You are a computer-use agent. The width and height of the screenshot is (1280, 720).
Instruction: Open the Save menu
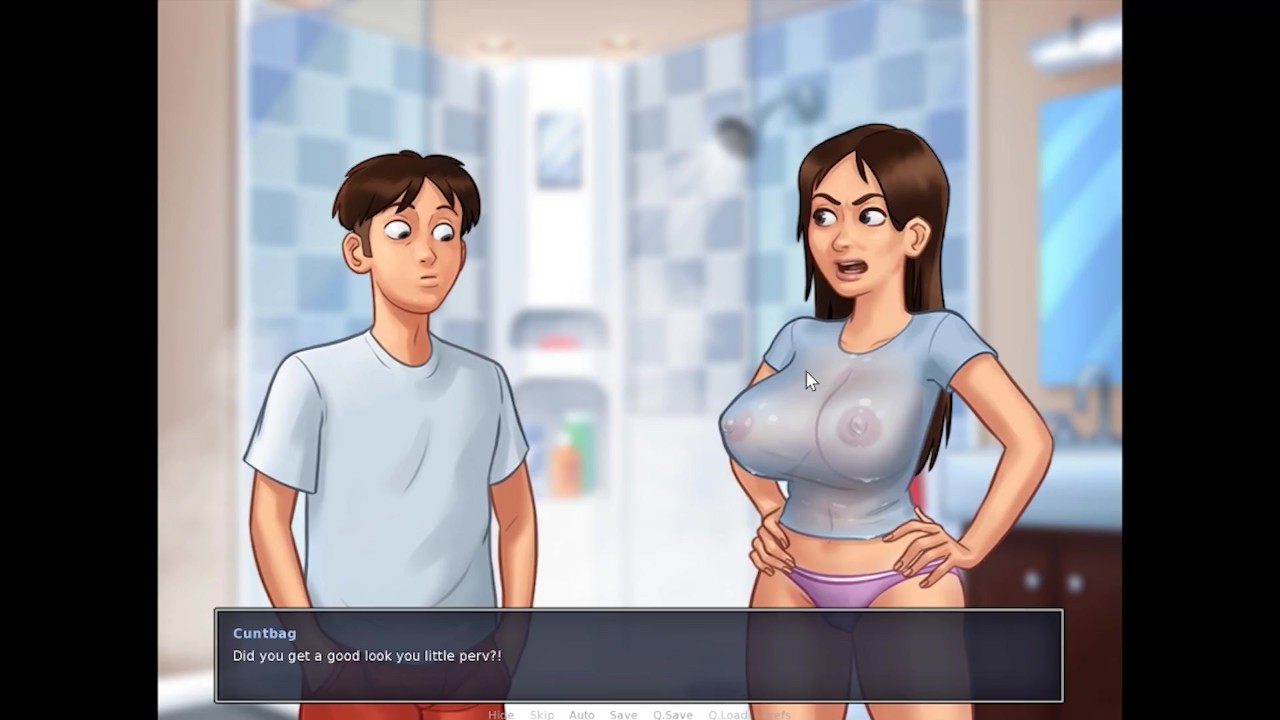tap(623, 715)
